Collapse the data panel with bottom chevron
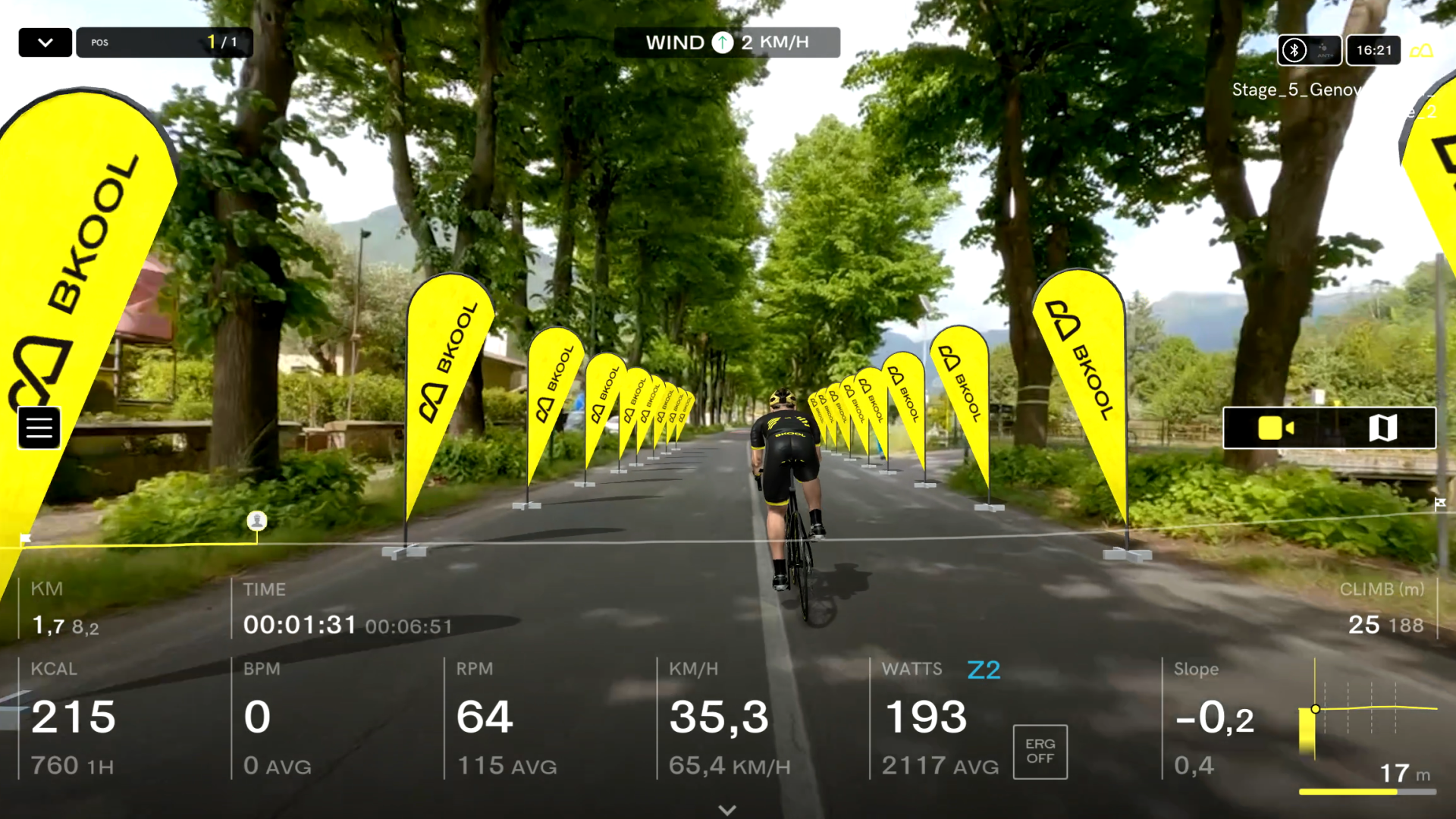Screen dimensions: 1456x819 [727, 809]
